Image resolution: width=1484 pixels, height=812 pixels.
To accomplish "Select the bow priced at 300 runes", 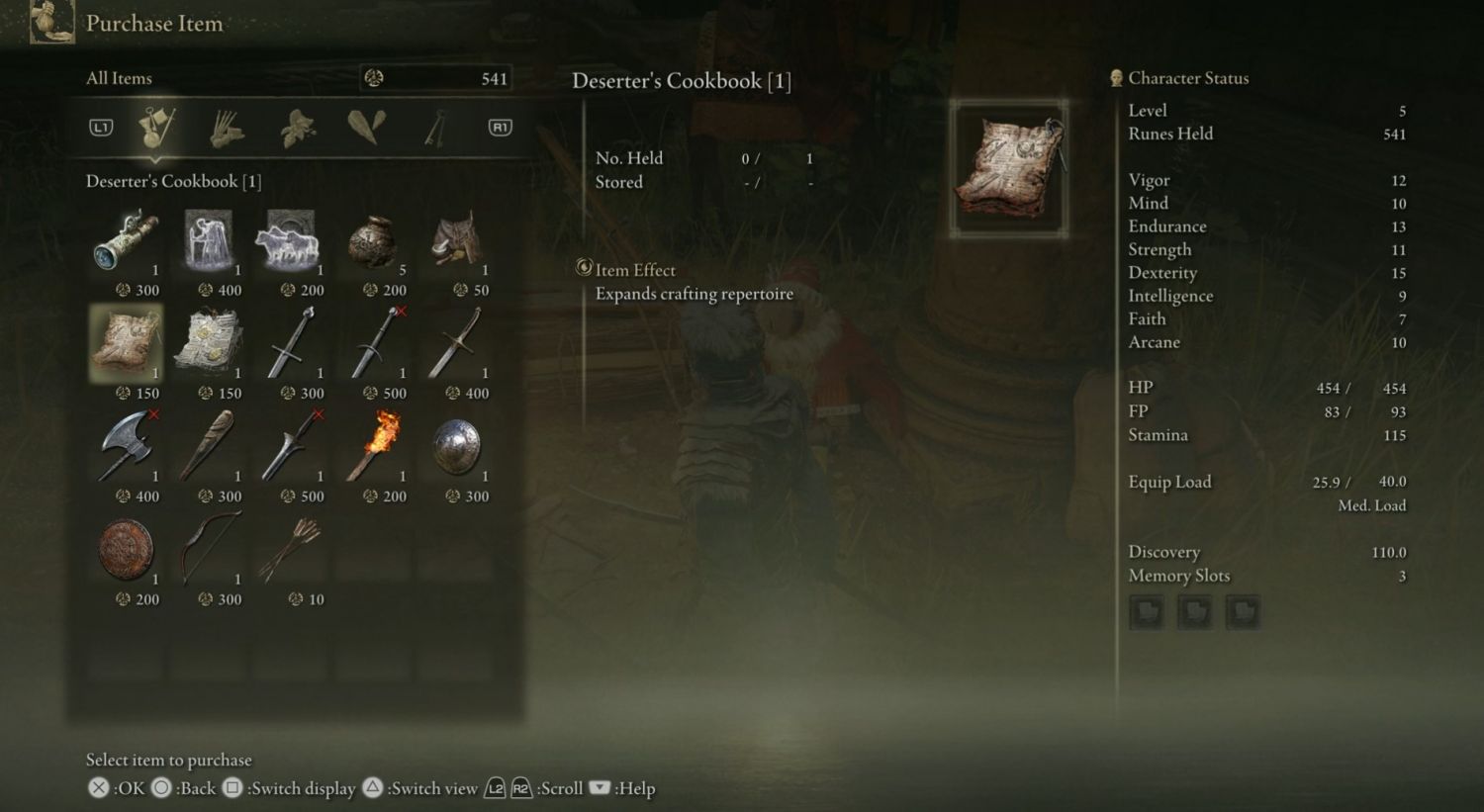I will pos(209,550).
